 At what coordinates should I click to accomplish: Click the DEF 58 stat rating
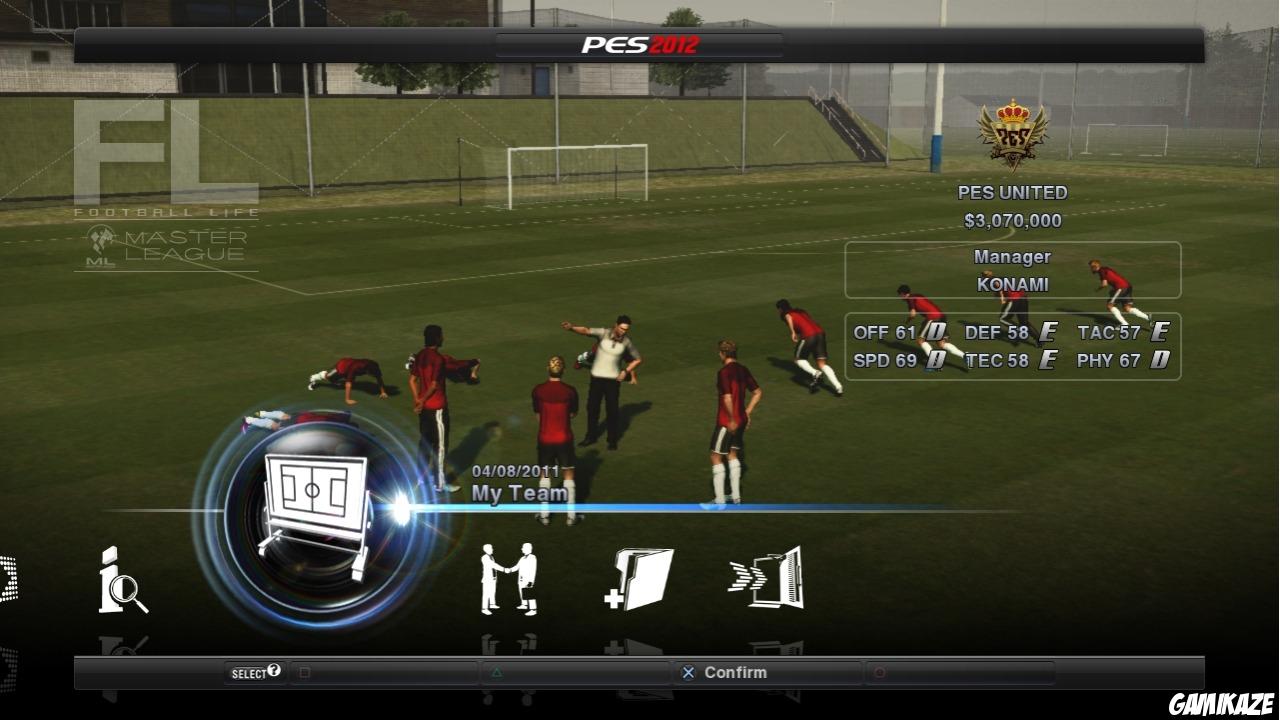1000,333
